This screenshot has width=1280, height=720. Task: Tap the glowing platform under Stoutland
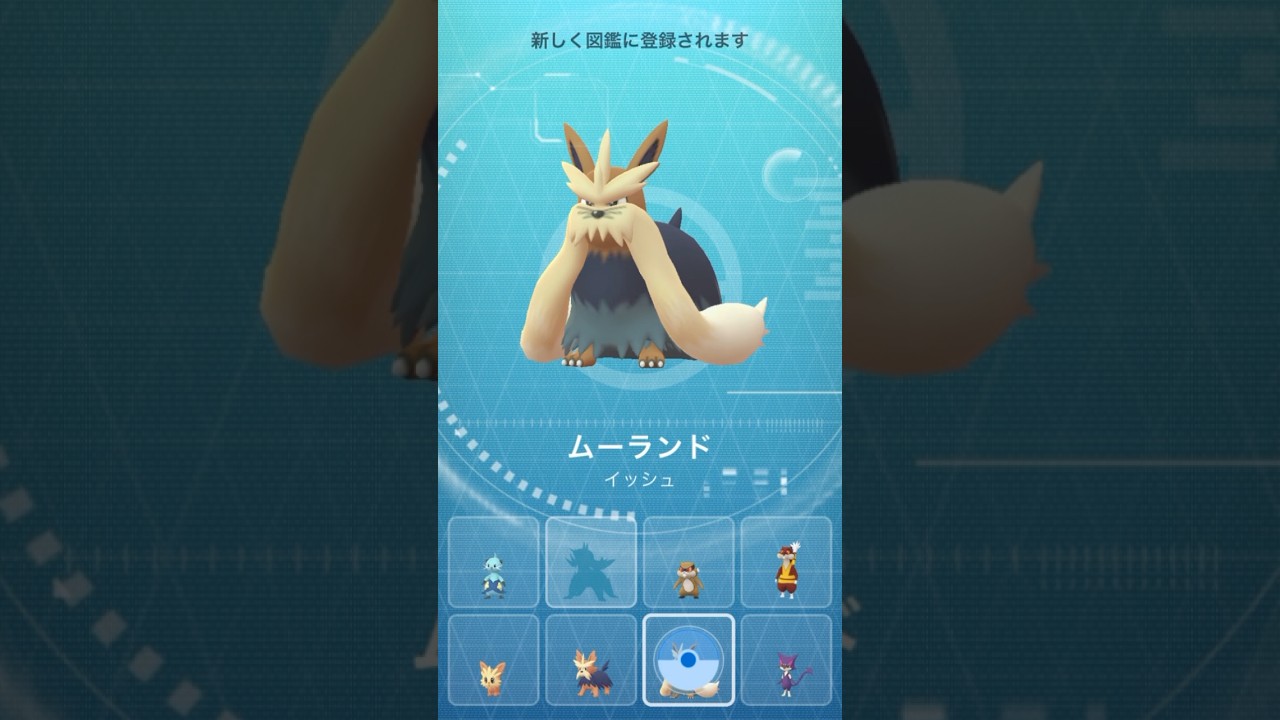pos(640,380)
